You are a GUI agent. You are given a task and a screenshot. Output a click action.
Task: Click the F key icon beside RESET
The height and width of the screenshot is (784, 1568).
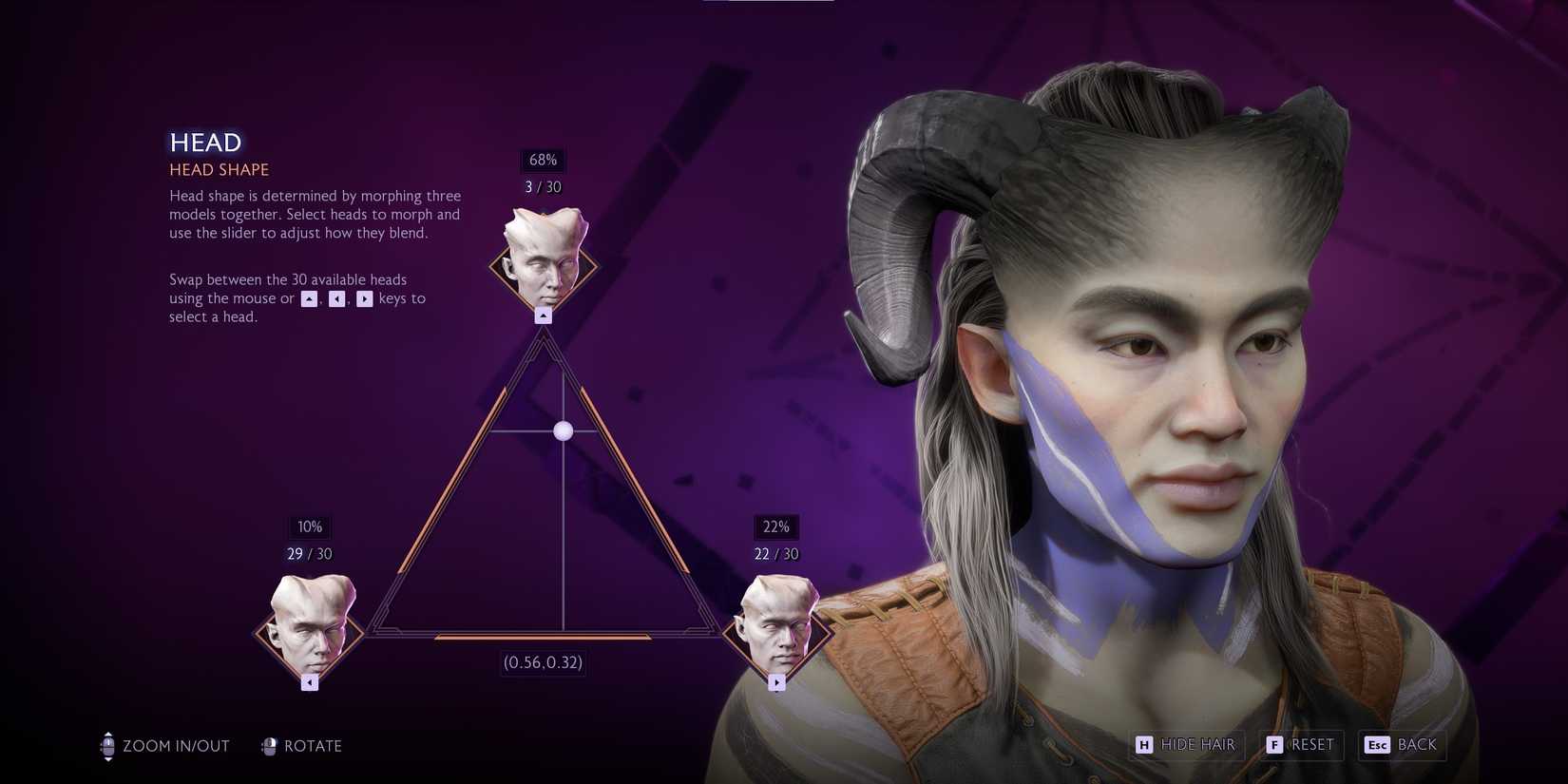pos(1274,745)
